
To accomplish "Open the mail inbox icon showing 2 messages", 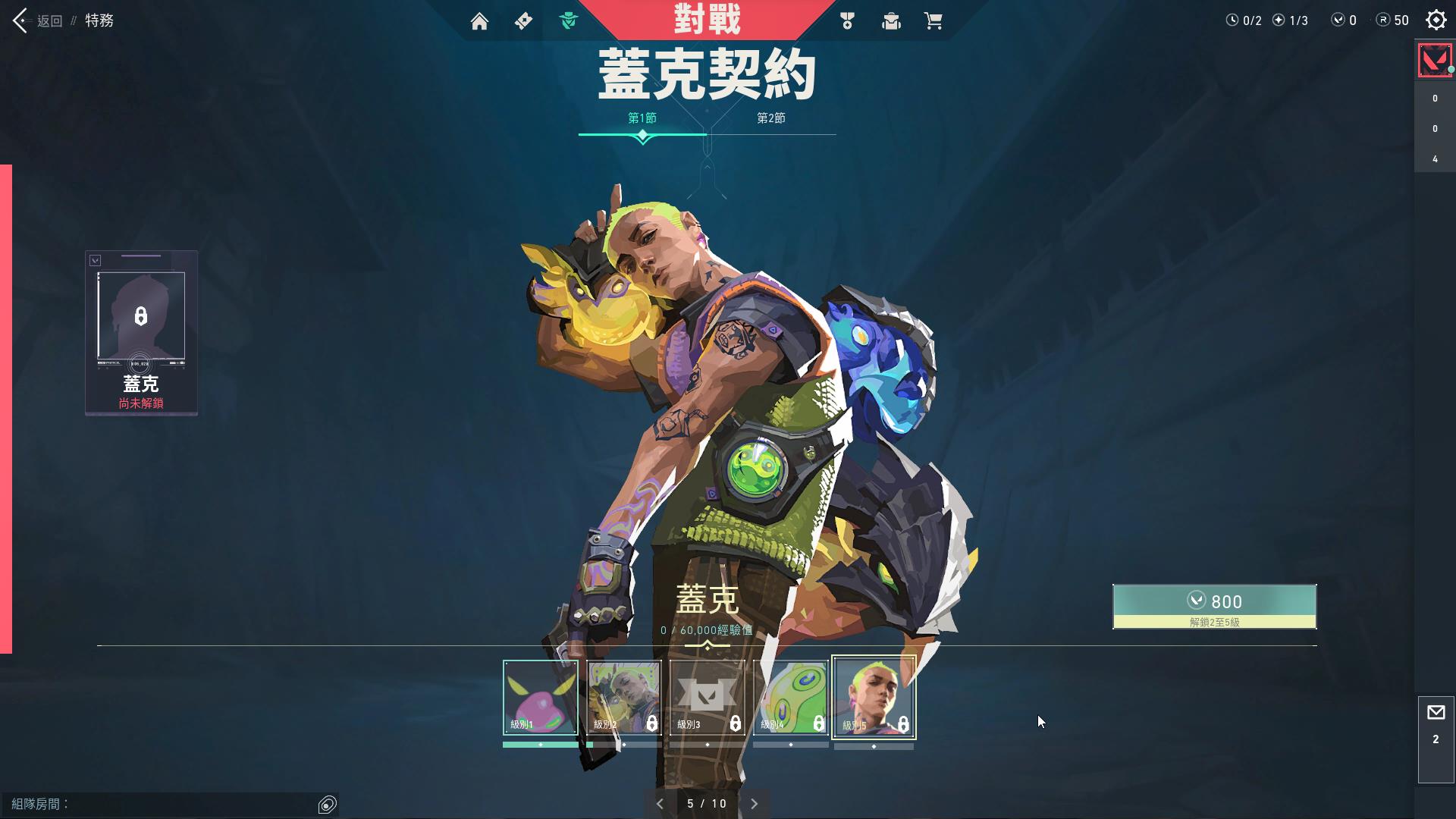I will click(1436, 713).
